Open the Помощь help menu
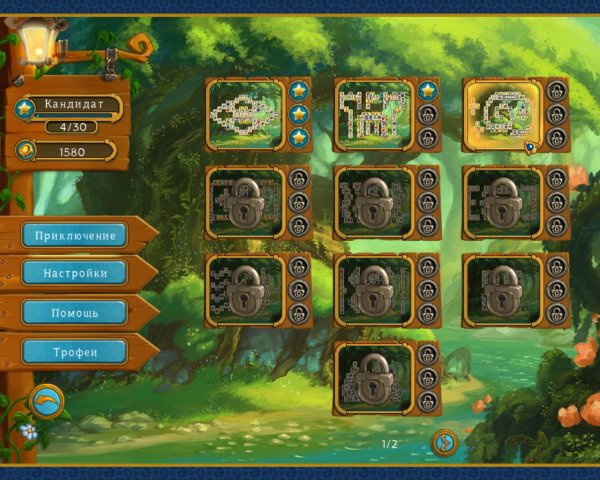The width and height of the screenshot is (600, 480). pyautogui.click(x=75, y=312)
